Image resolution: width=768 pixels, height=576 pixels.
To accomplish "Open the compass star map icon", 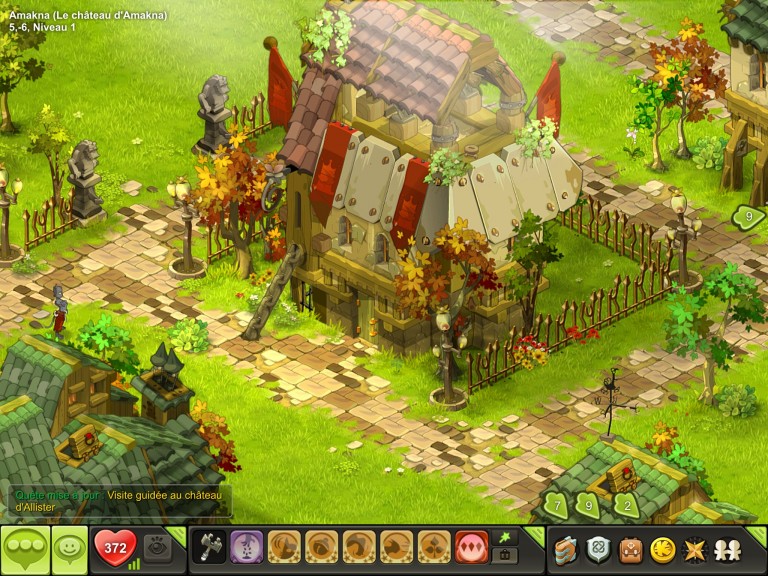I will coord(694,548).
